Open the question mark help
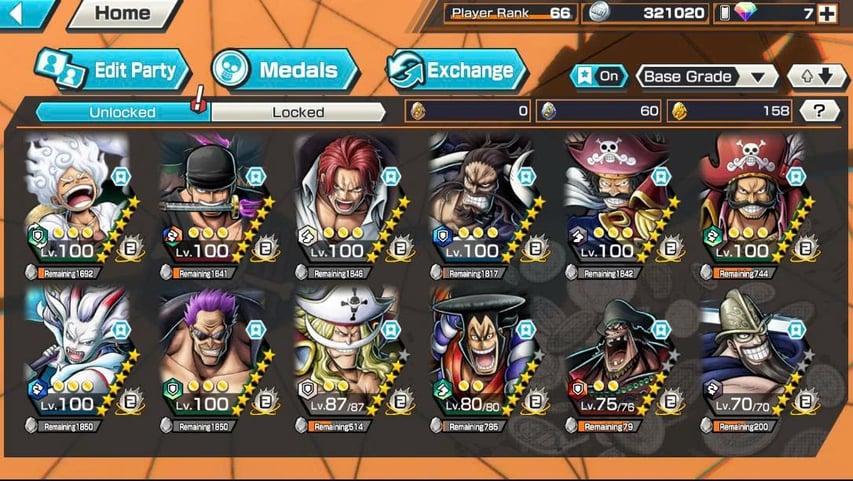 click(x=819, y=111)
